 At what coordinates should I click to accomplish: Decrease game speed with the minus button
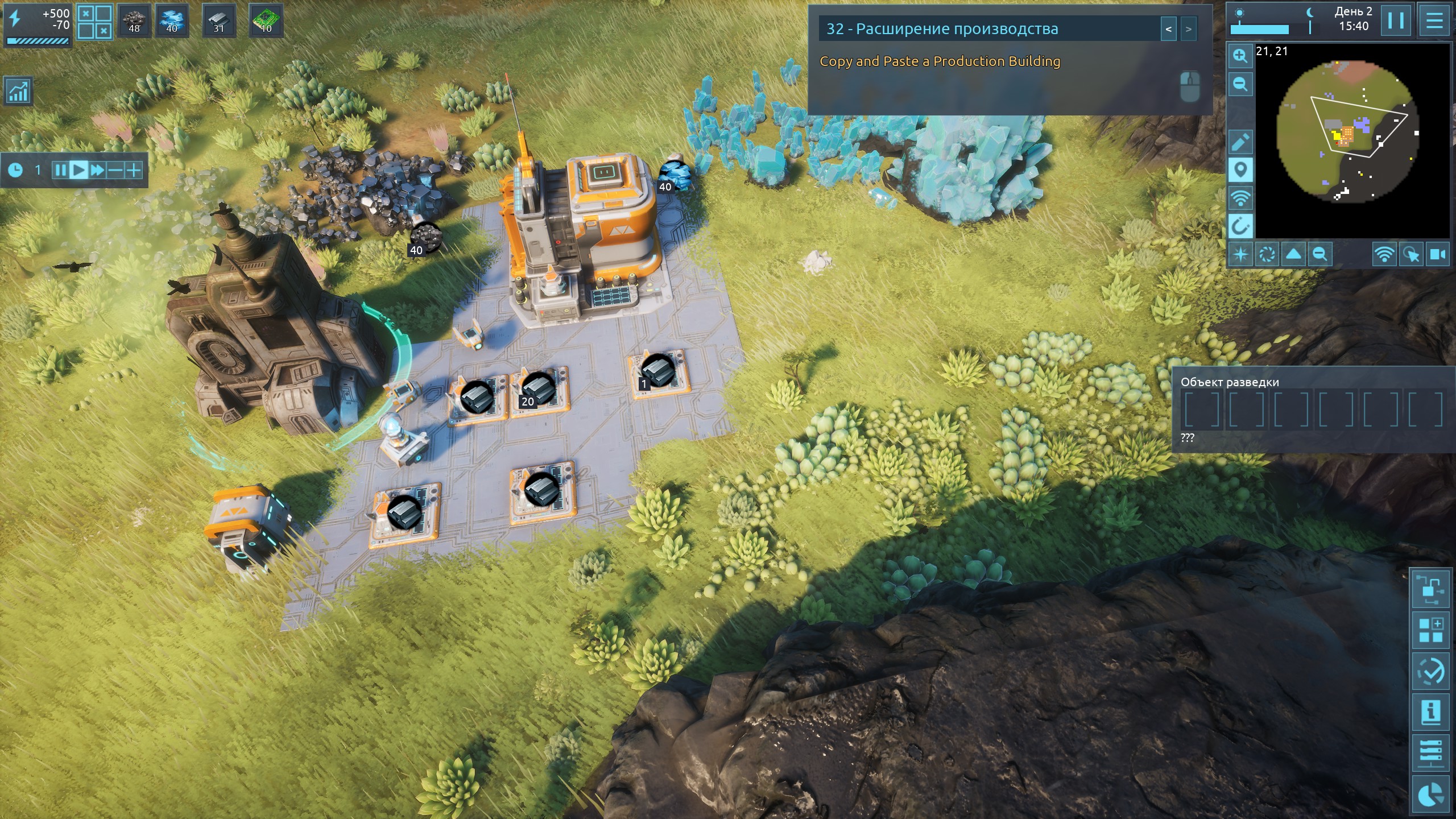[x=115, y=170]
